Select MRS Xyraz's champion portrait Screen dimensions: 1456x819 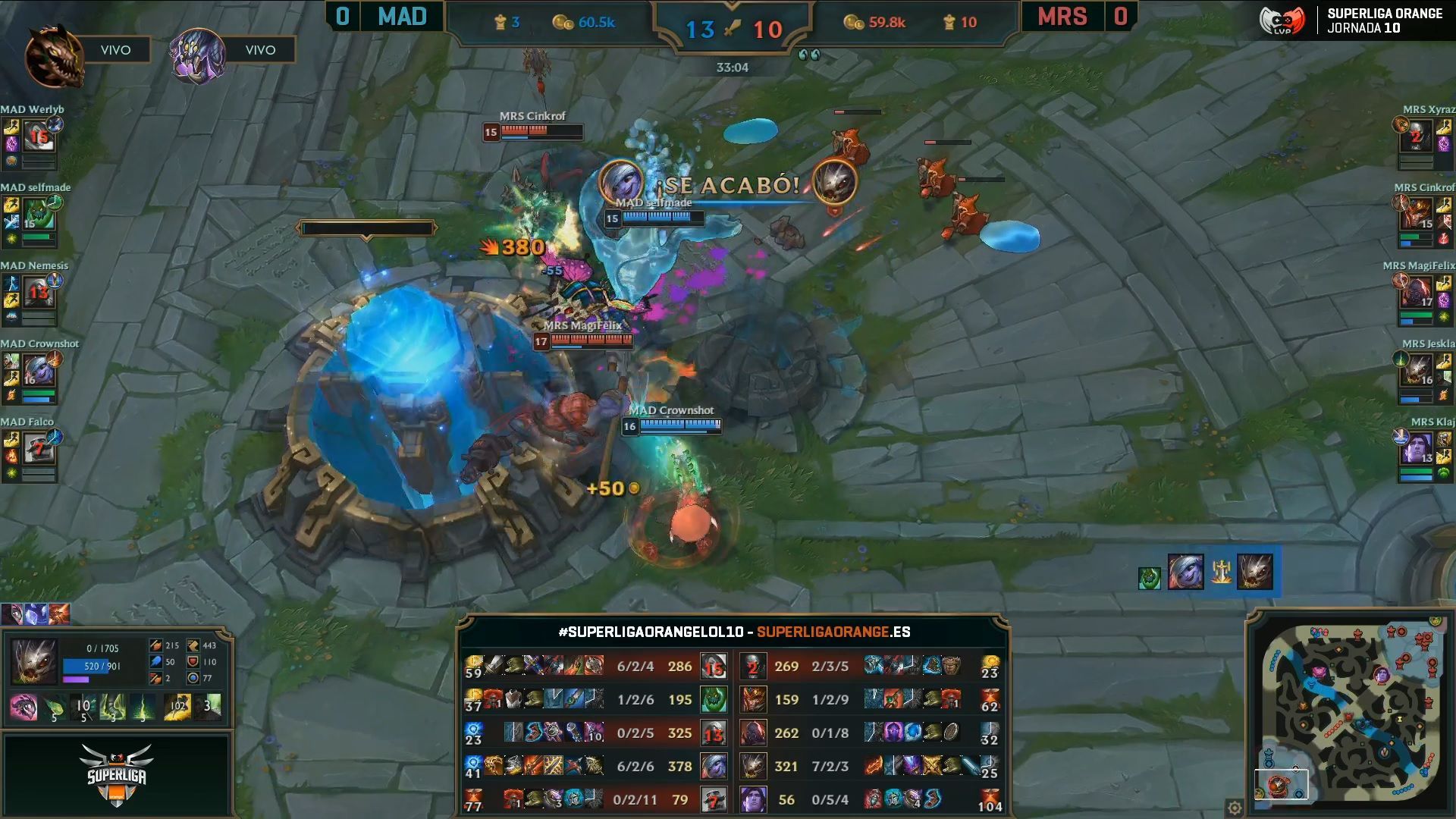coord(1415,137)
